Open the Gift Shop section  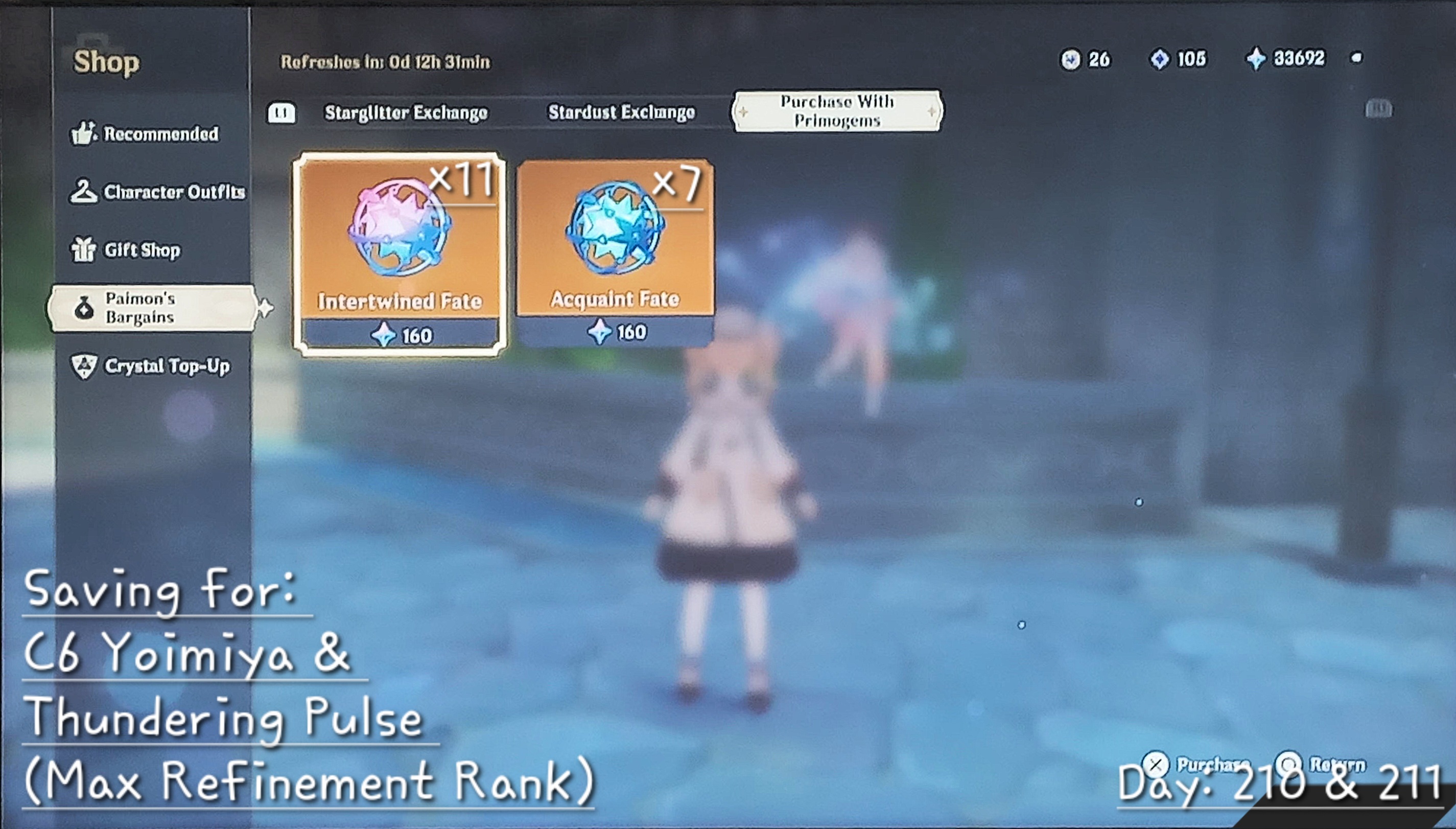[140, 249]
